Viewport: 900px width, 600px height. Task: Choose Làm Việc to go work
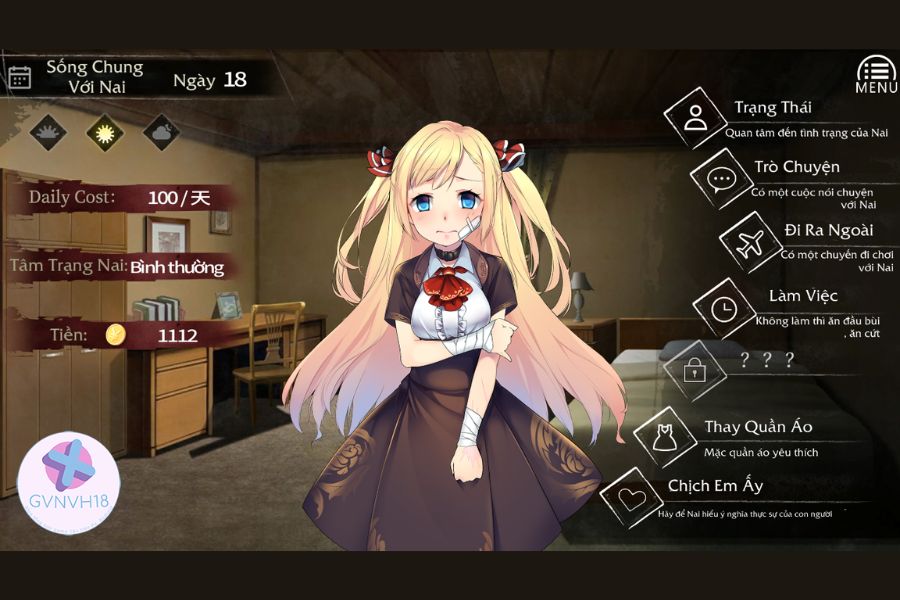[723, 308]
